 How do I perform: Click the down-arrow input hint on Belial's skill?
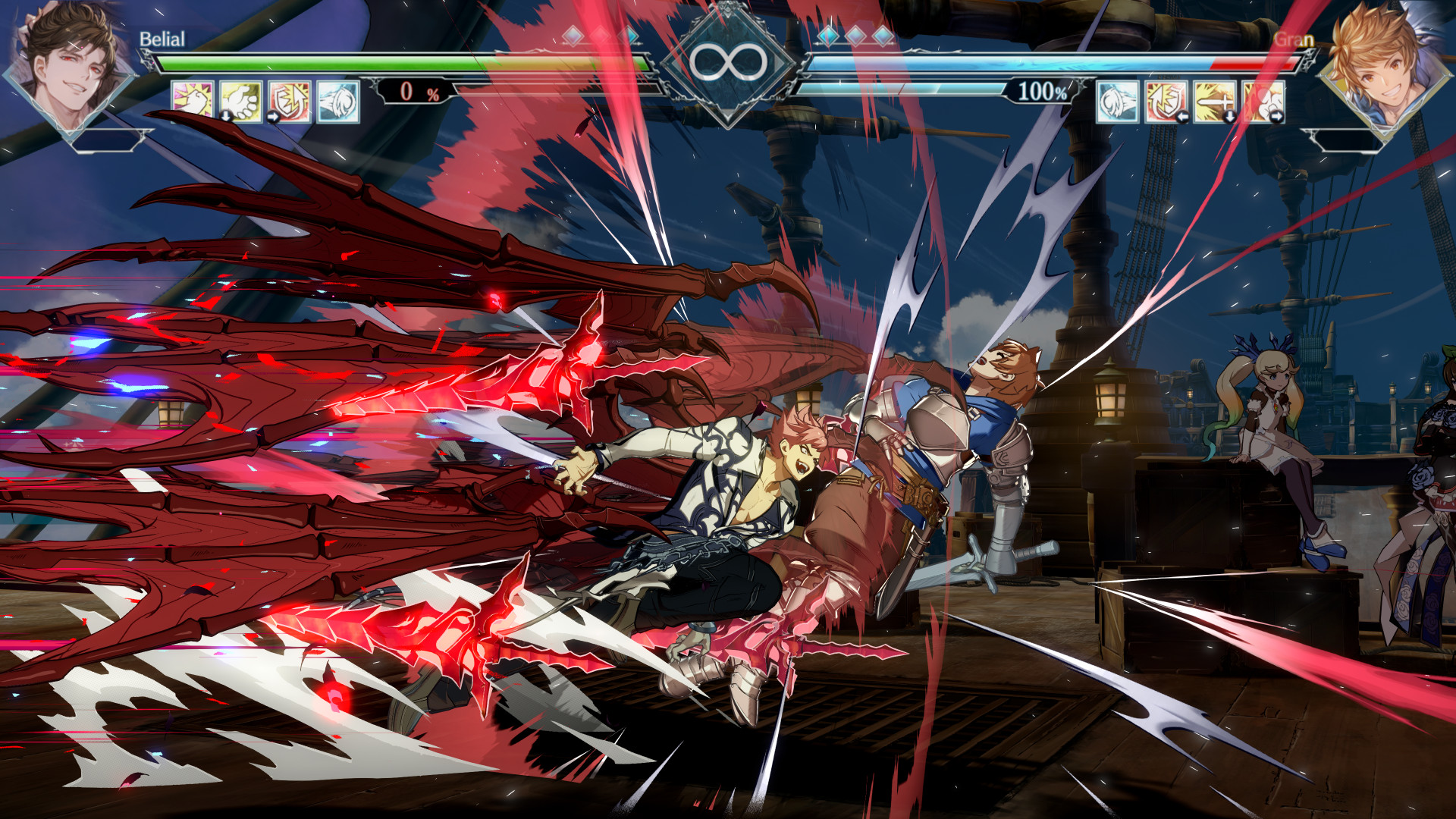tap(227, 118)
